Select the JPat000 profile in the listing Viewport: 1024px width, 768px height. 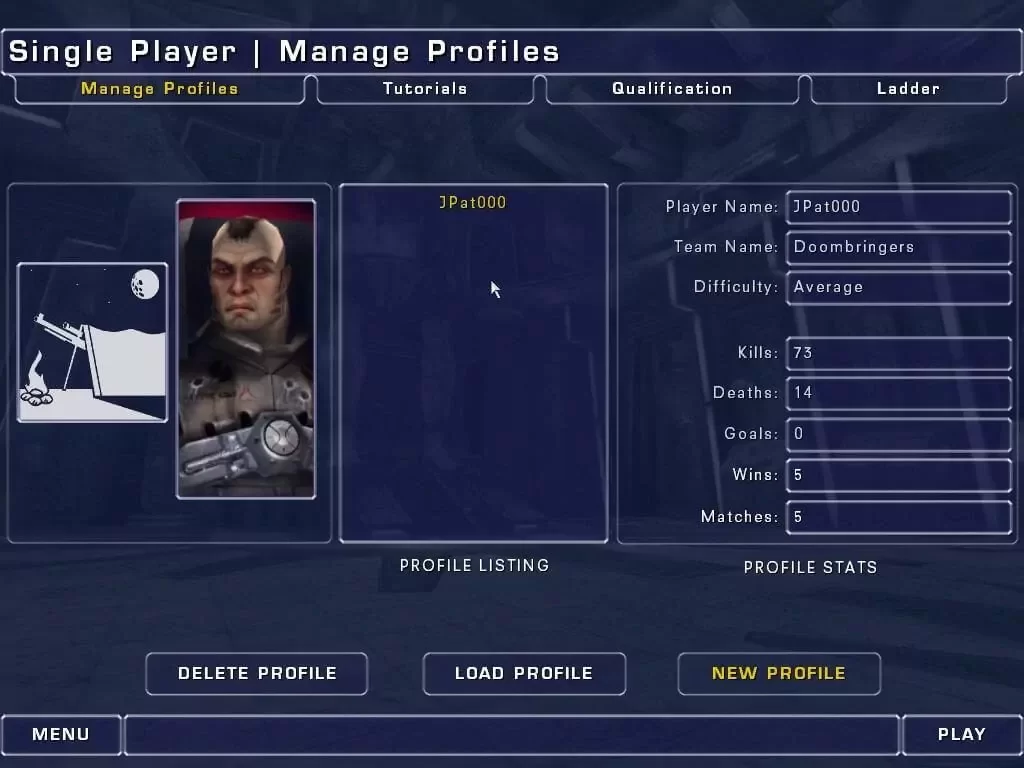pyautogui.click(x=473, y=203)
